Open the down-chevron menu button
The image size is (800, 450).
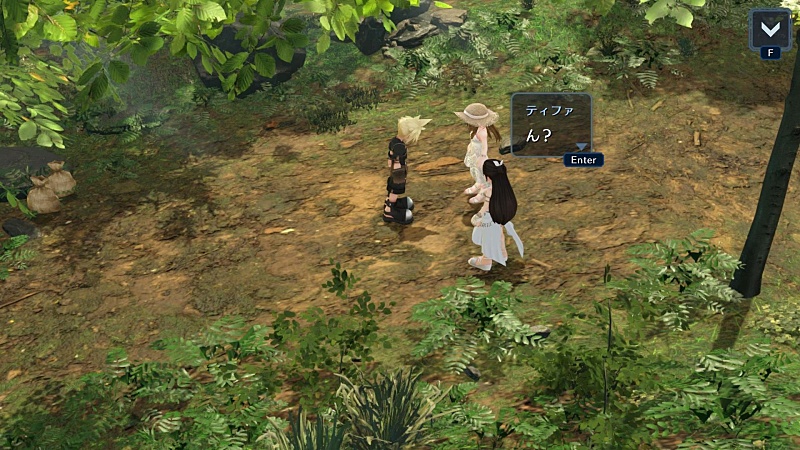[769, 28]
